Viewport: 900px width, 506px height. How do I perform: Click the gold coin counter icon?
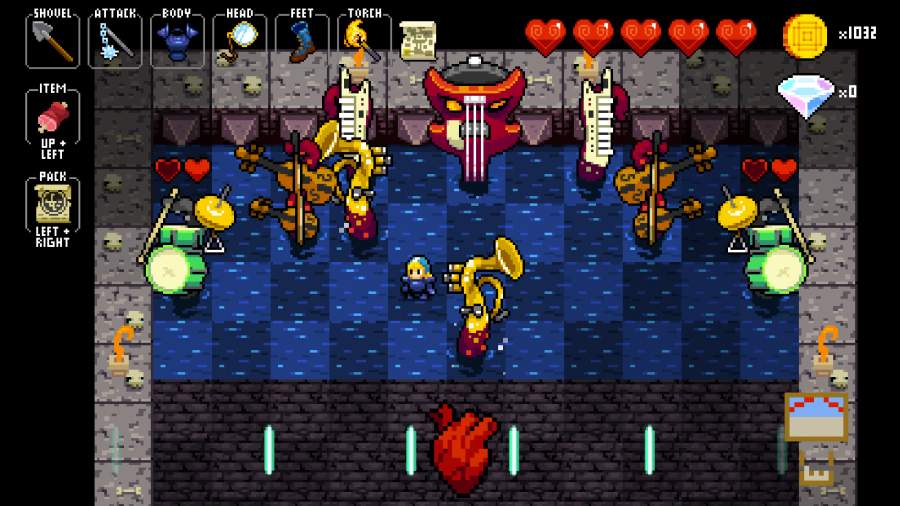805,35
